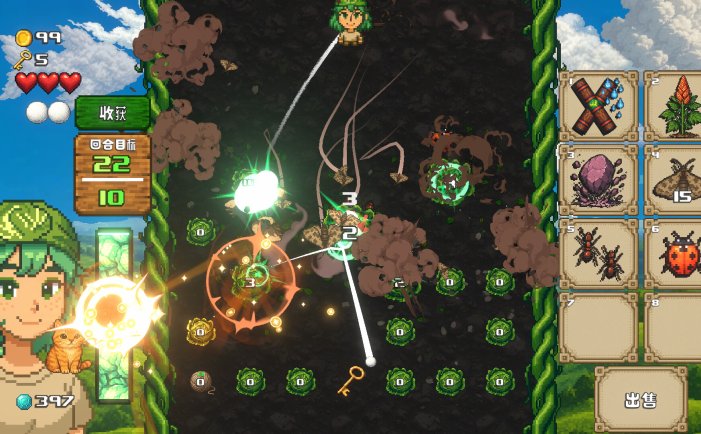
Task: Pick the moth slot showing 15
Action: (x=676, y=181)
